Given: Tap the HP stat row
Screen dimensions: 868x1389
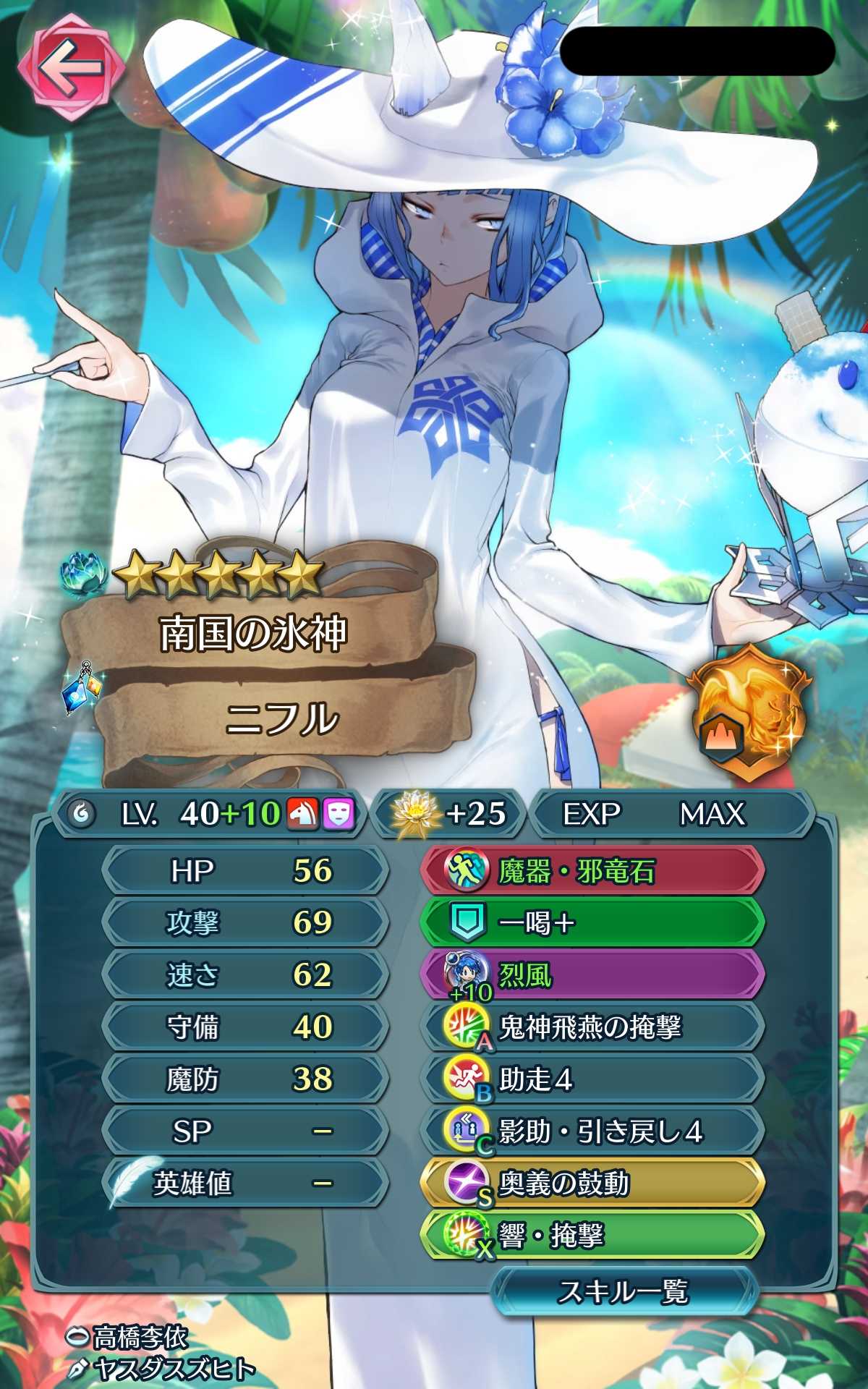Looking at the screenshot, I should 244,870.
